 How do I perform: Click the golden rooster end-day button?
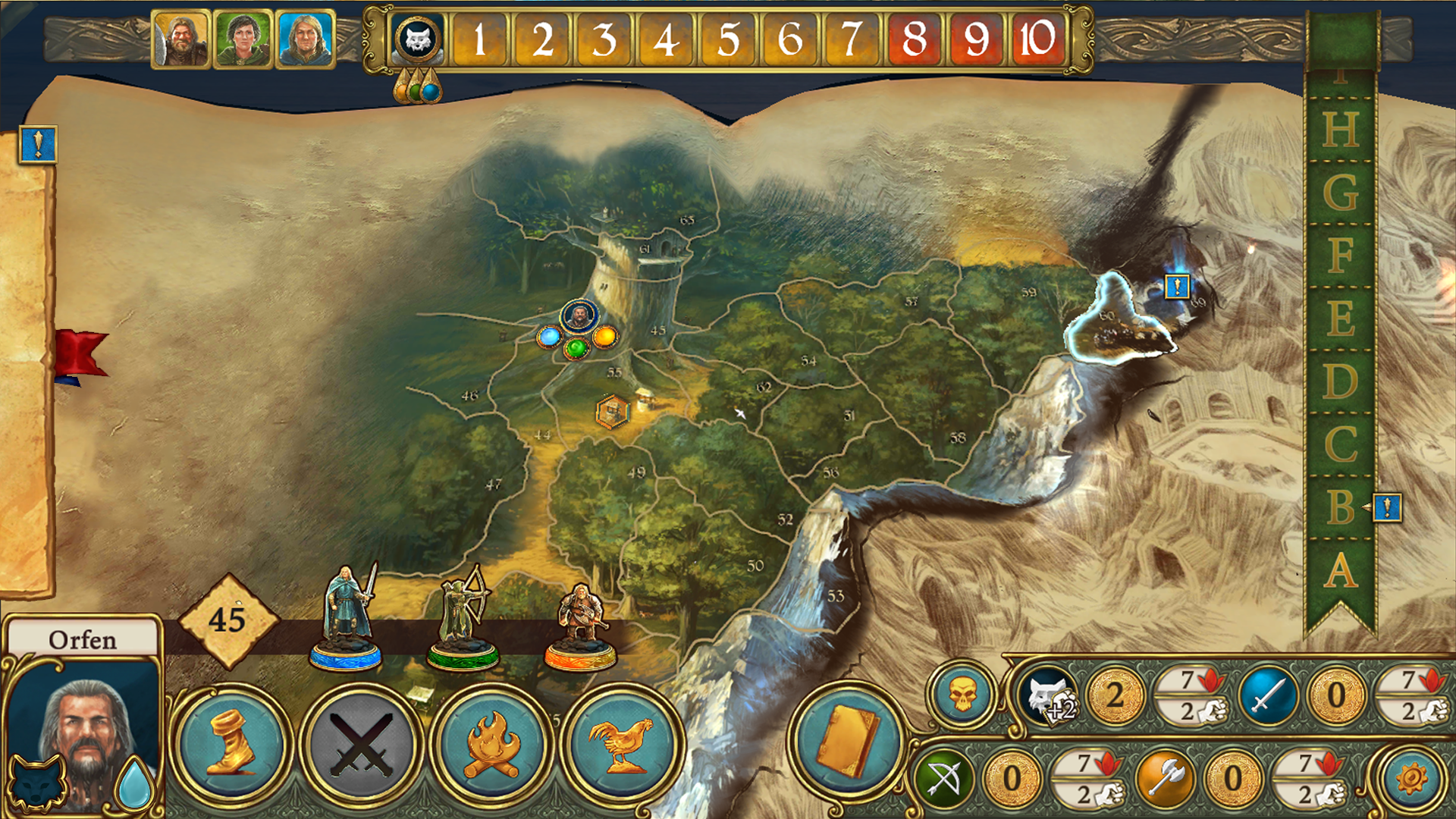tap(622, 744)
